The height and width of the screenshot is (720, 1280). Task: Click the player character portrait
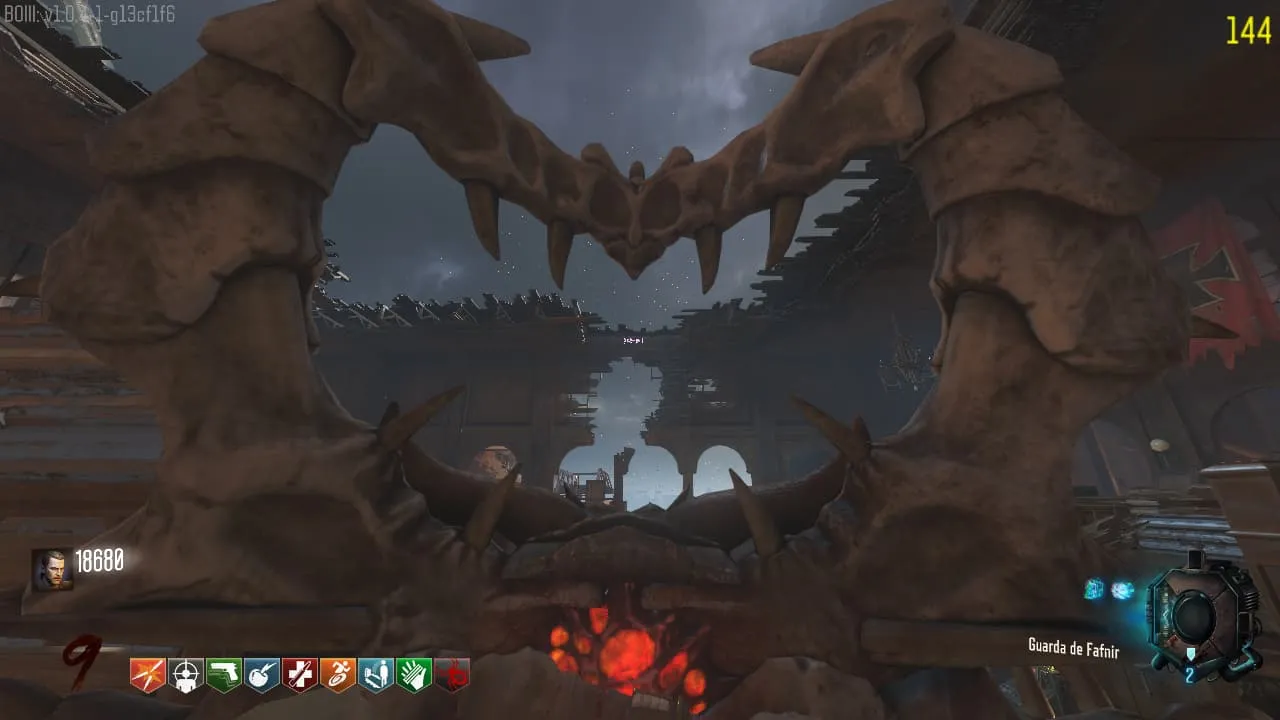pyautogui.click(x=51, y=569)
